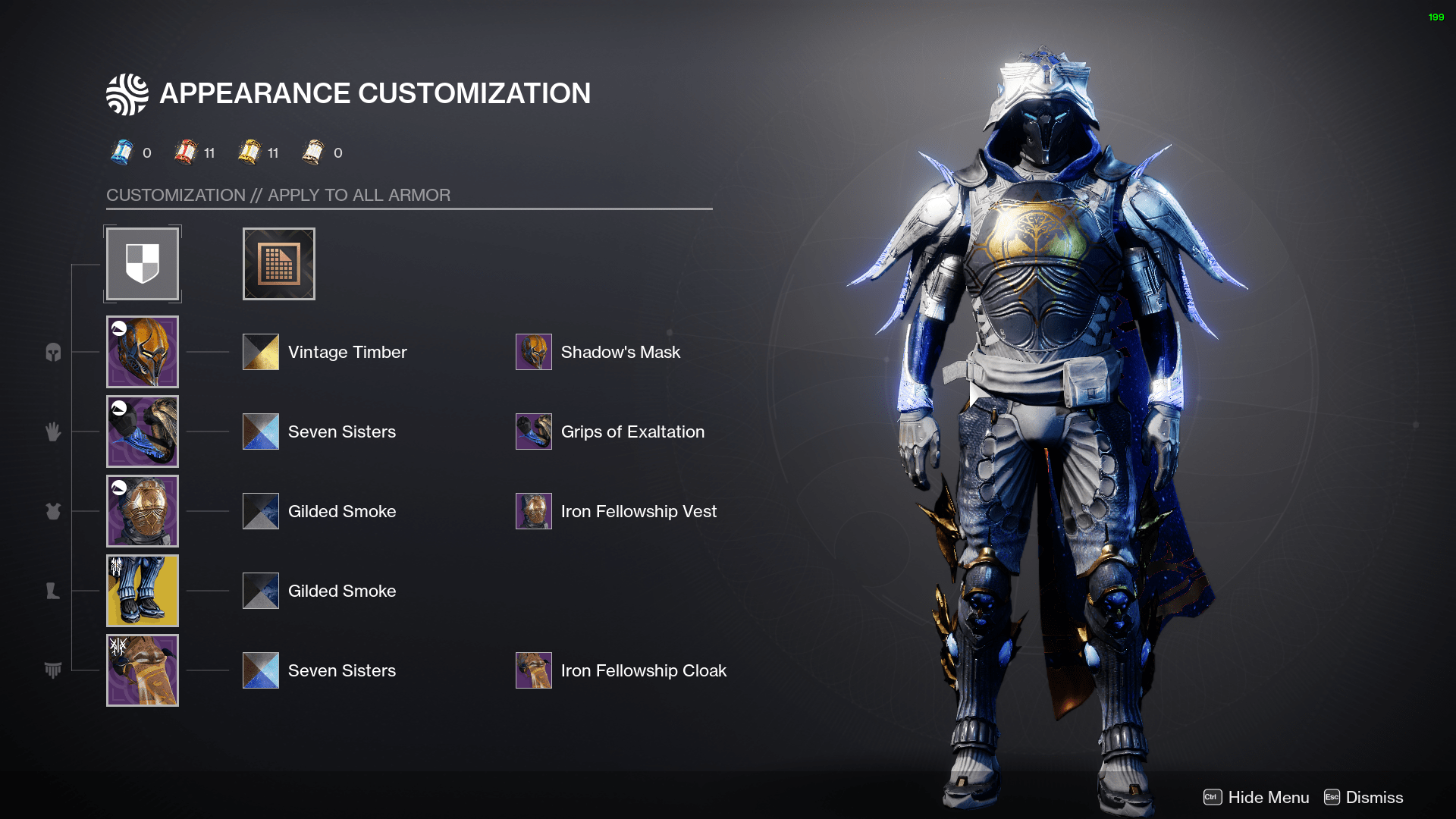Switch to the Iron Fellowship Cloak ornament
Viewport: 1456px width, 819px height.
click(533, 670)
